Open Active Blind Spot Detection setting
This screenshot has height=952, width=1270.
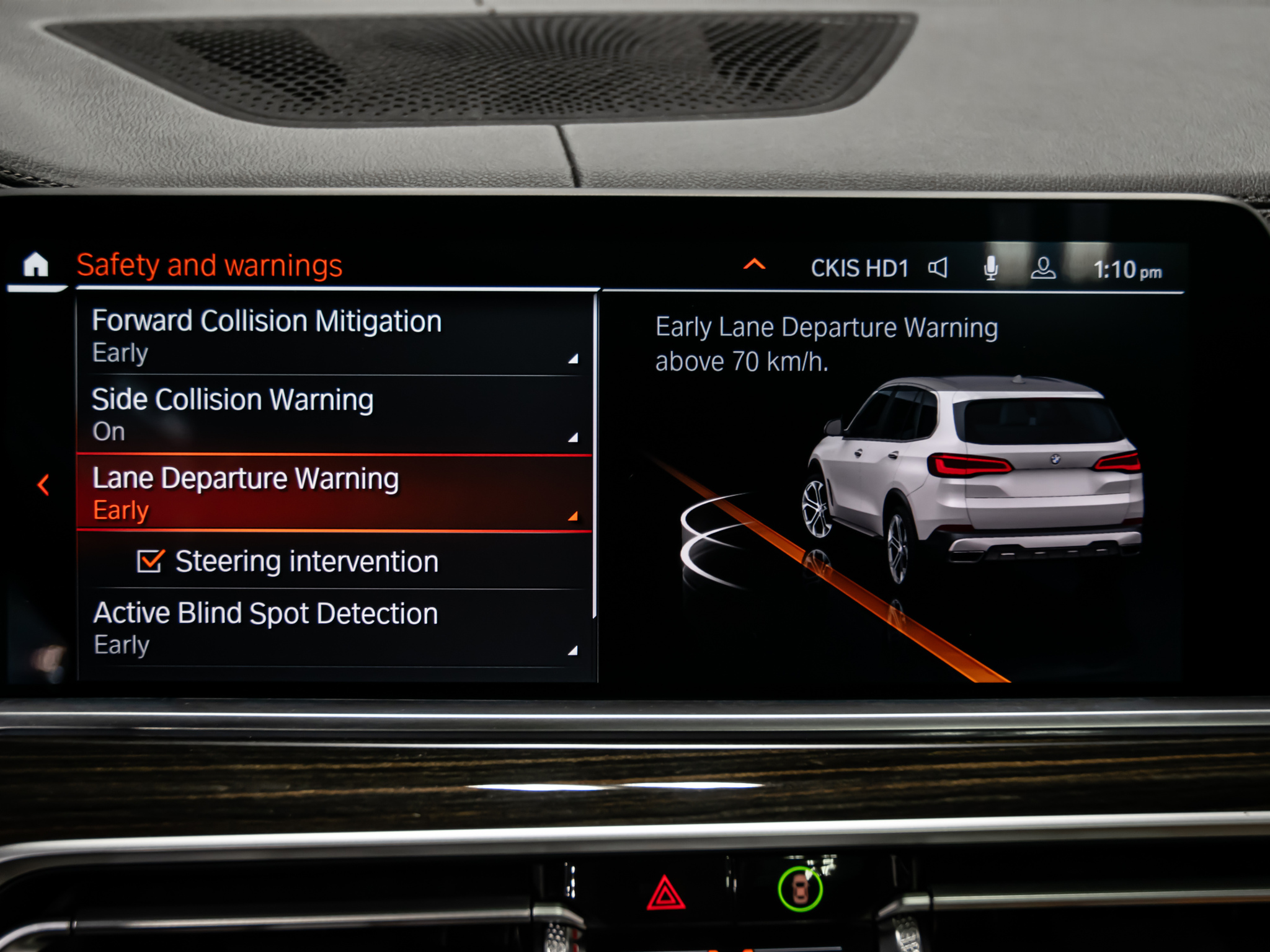[x=334, y=628]
